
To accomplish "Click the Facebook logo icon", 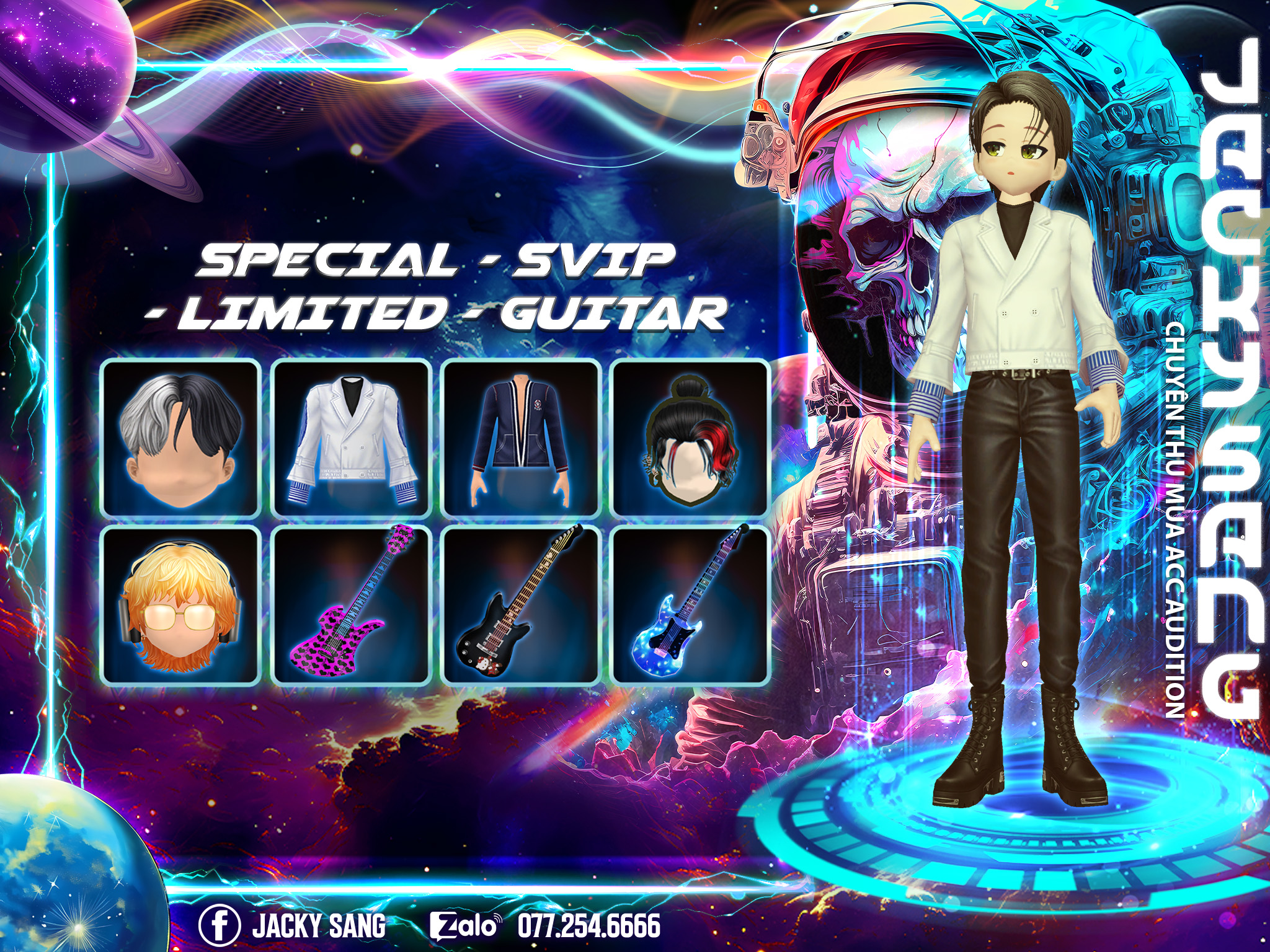I will pyautogui.click(x=219, y=926).
